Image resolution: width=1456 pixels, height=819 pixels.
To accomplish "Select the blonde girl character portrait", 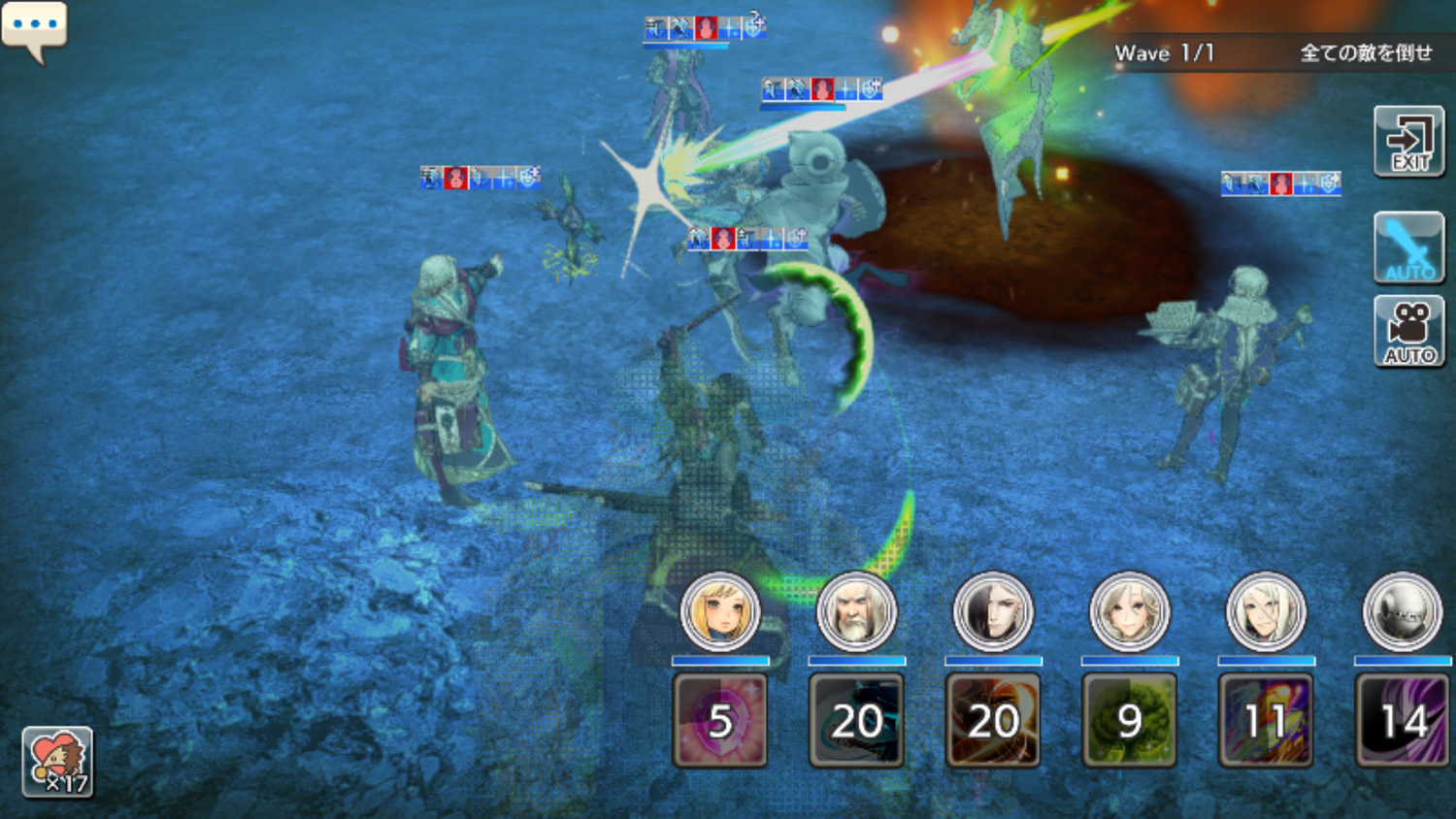I will point(720,611).
